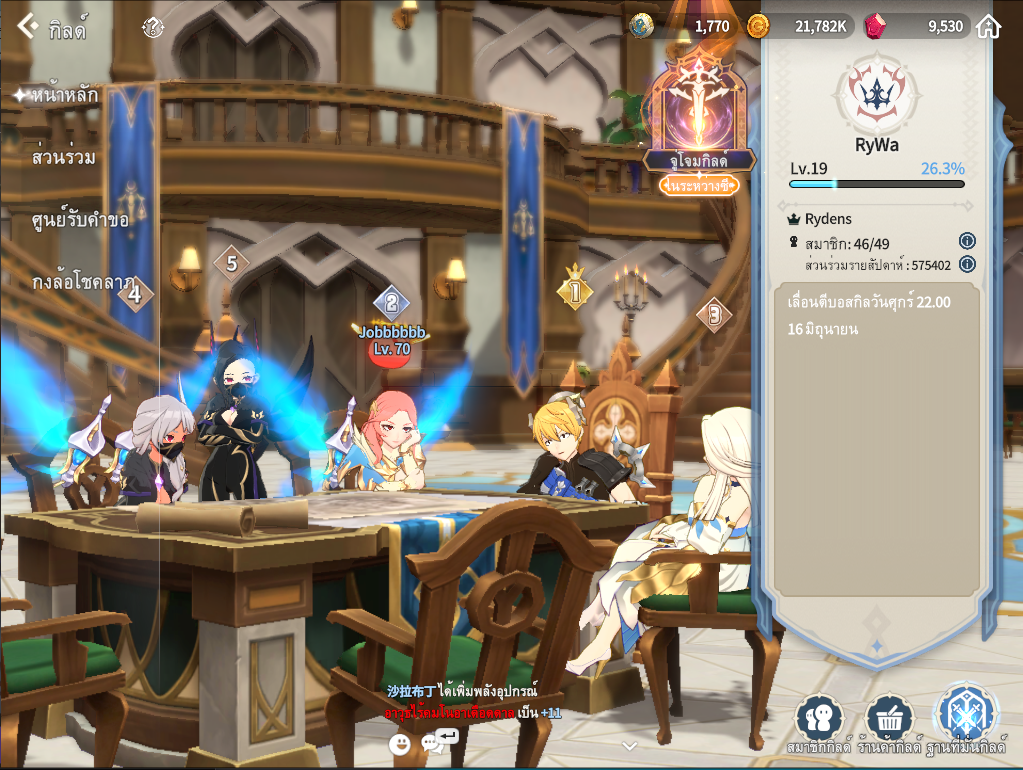Select Jobbbbbb's seat marker number 2
Screen dimensions: 1023x770
point(392,302)
